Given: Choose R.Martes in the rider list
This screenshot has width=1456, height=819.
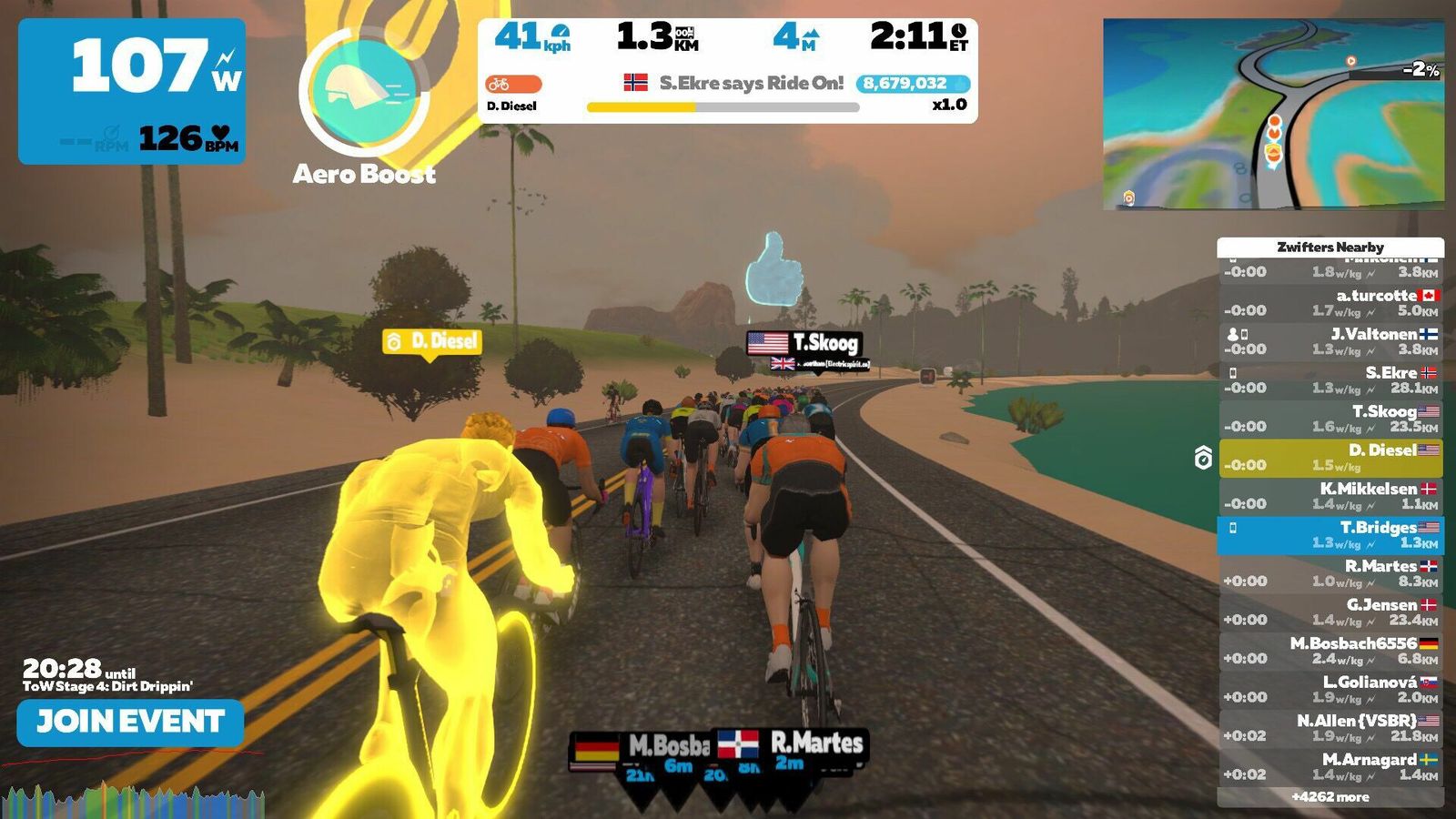Looking at the screenshot, I should click(x=1330, y=573).
